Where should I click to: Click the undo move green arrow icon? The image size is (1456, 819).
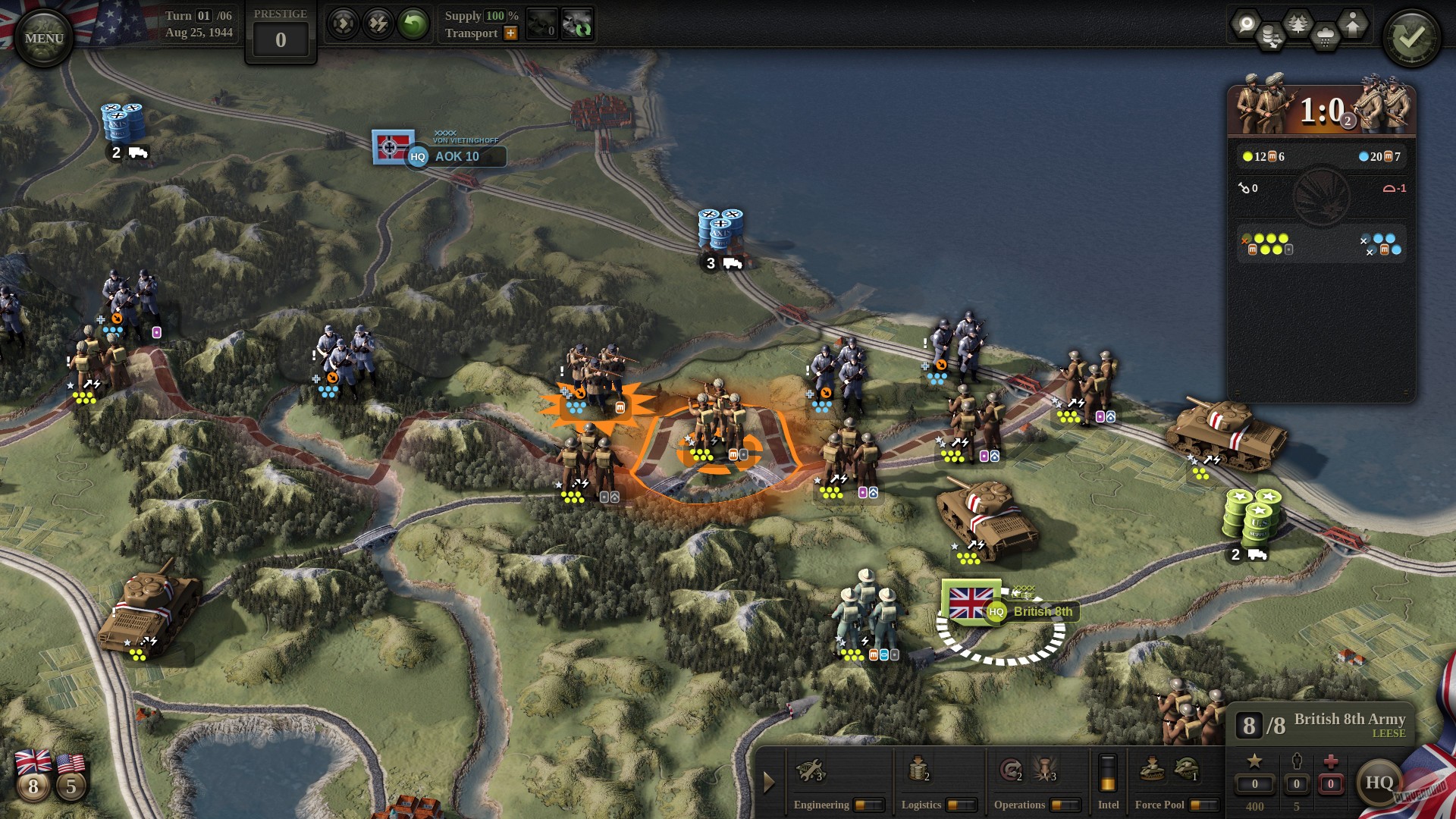pyautogui.click(x=412, y=22)
